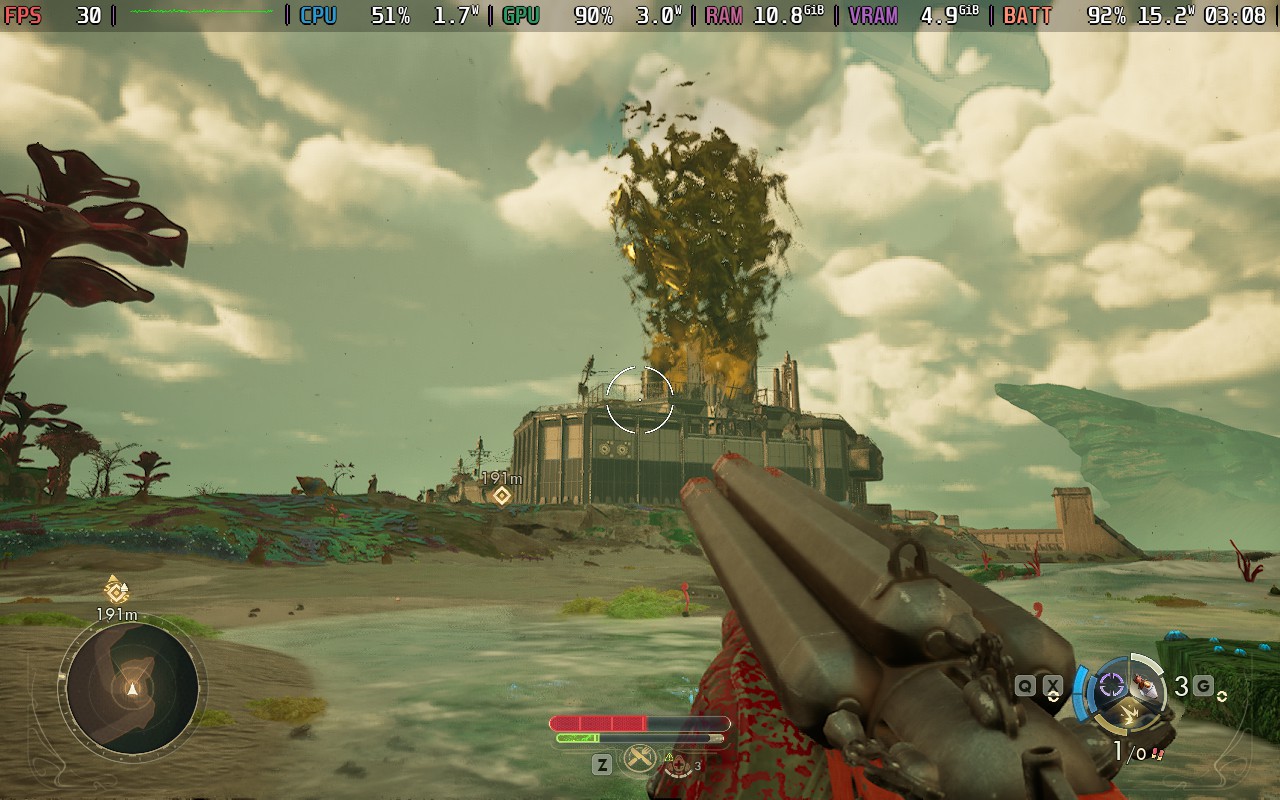Select the throwable flask item
The image size is (1280, 800).
[x=1148, y=686]
